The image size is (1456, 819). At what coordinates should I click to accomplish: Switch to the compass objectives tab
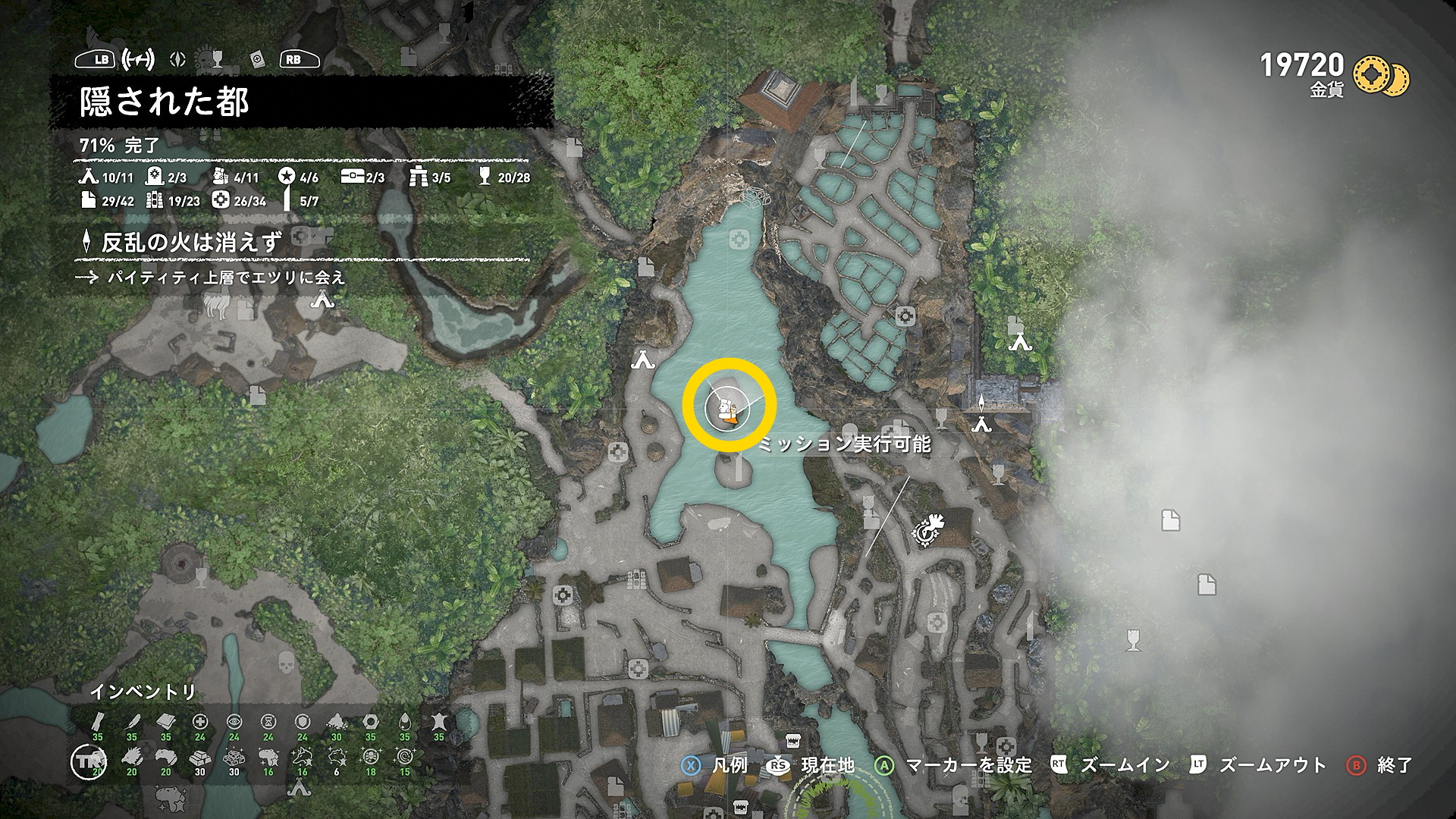point(177,59)
